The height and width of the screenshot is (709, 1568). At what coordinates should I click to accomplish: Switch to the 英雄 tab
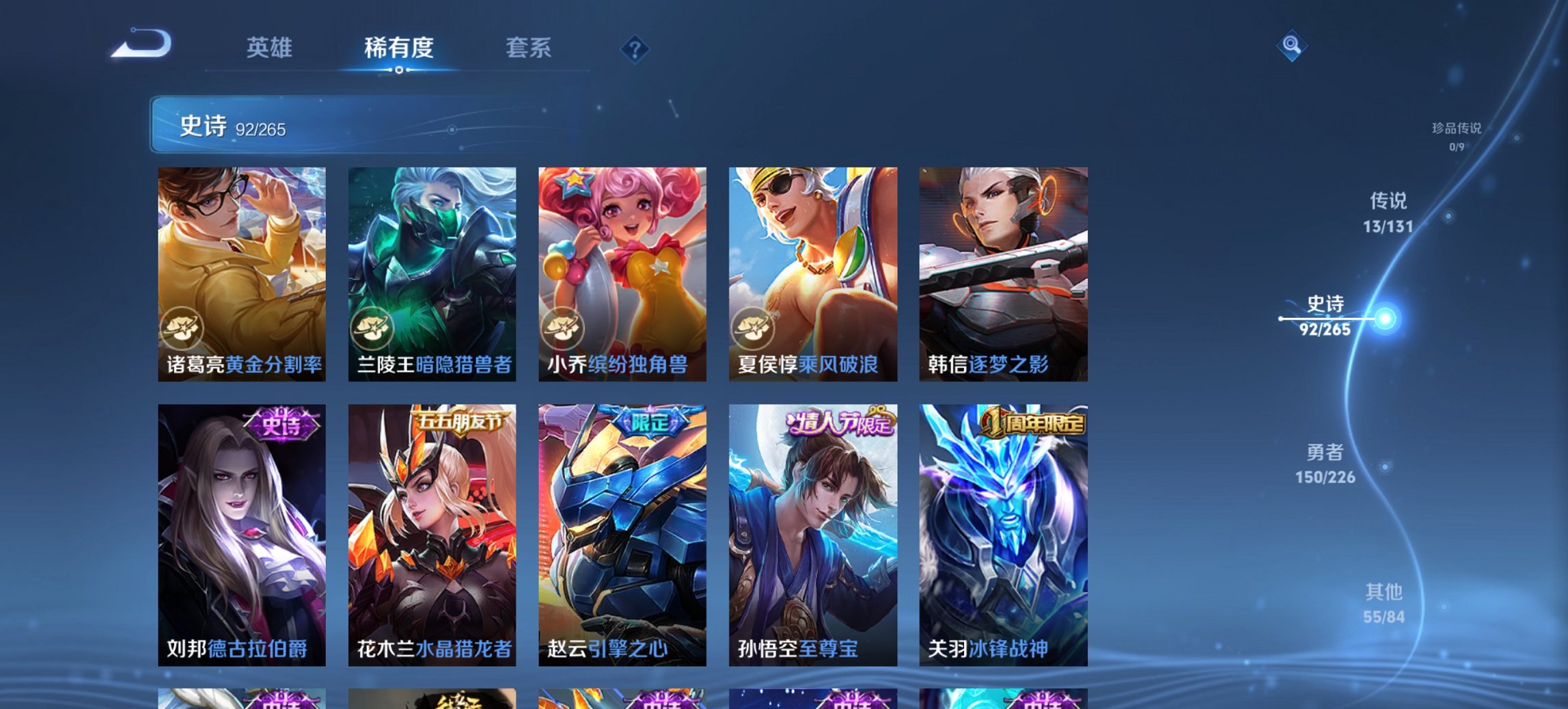pos(271,48)
